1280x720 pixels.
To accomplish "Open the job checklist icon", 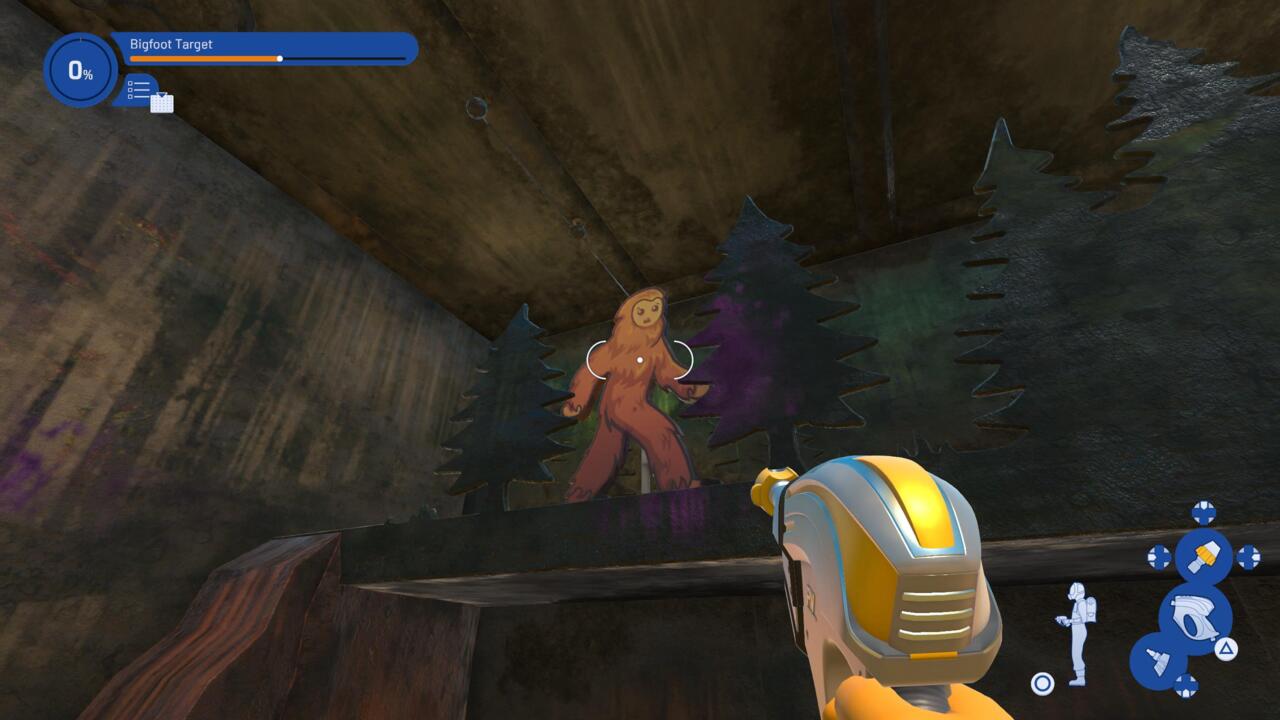I will pyautogui.click(x=140, y=88).
